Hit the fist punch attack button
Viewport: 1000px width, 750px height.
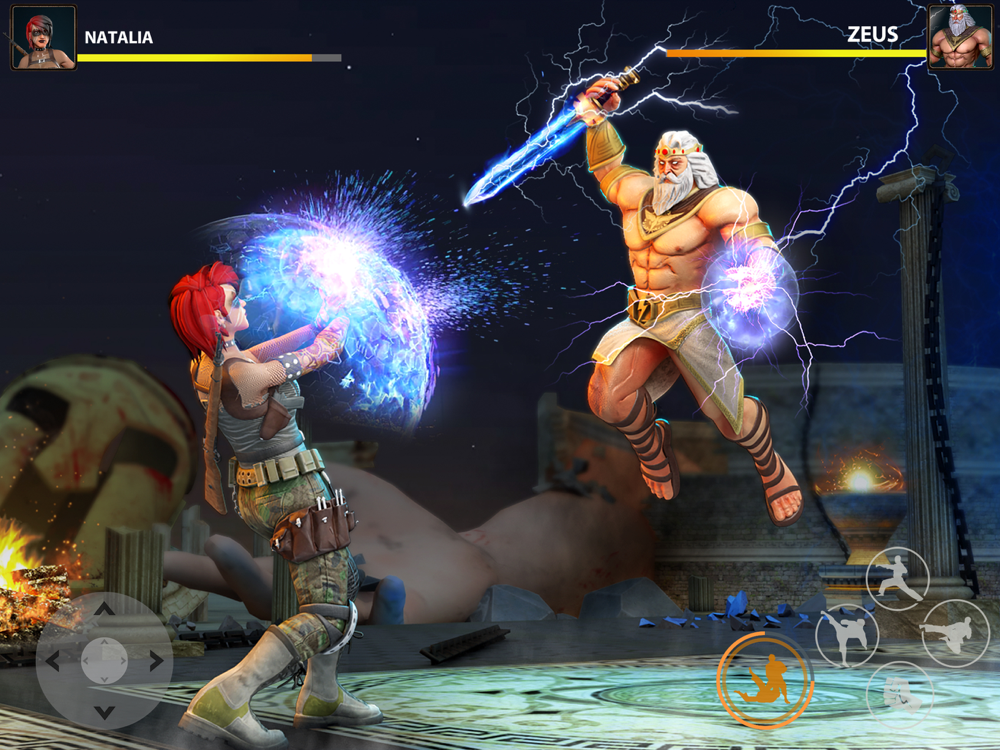click(899, 693)
